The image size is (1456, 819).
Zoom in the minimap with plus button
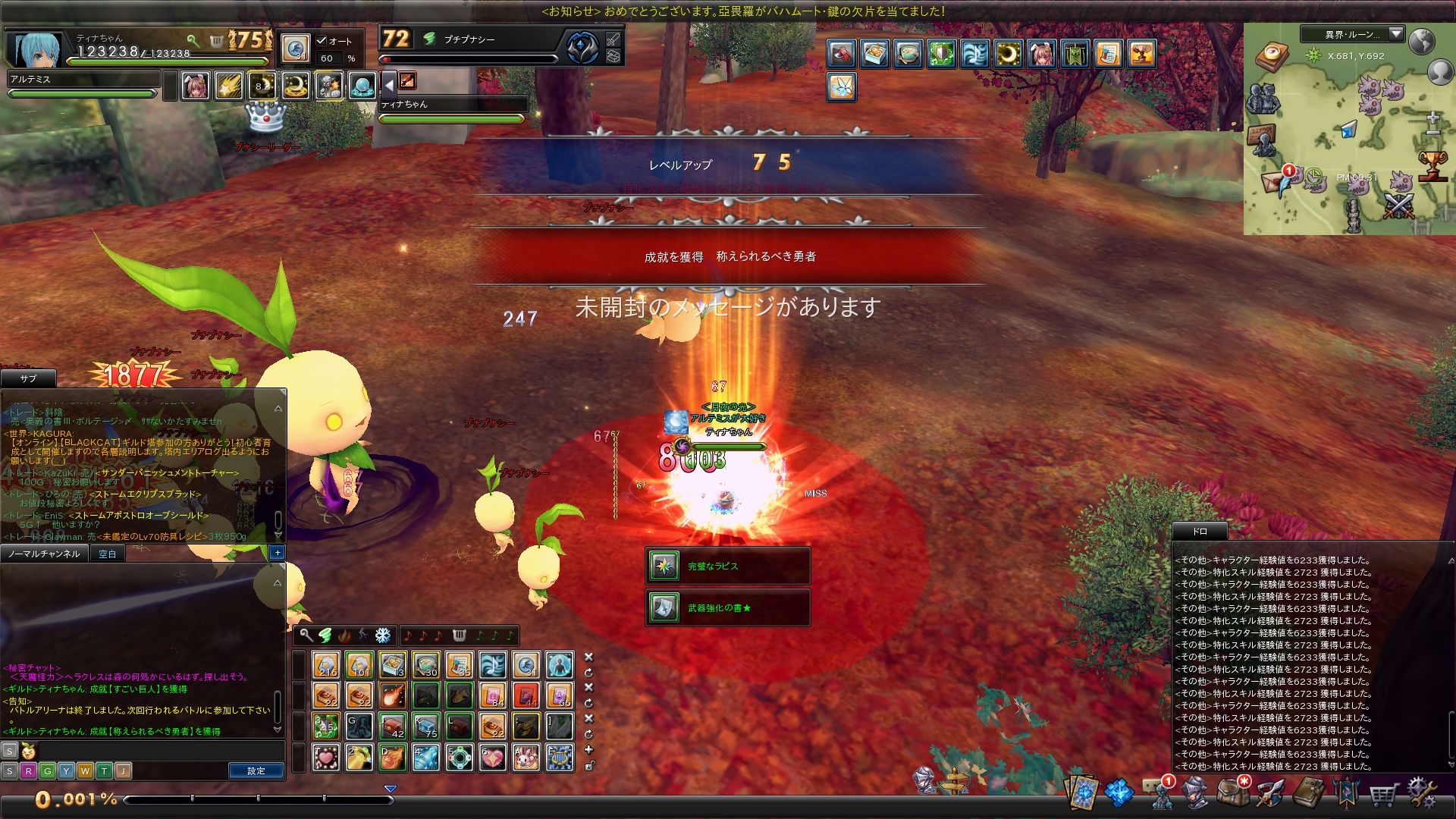tap(1432, 118)
